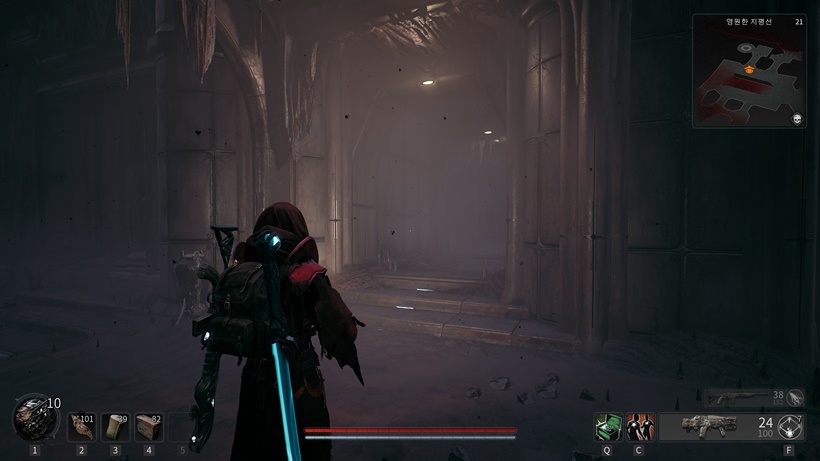Select the grenade slot with count 10
This screenshot has width=820, height=461.
(x=34, y=418)
